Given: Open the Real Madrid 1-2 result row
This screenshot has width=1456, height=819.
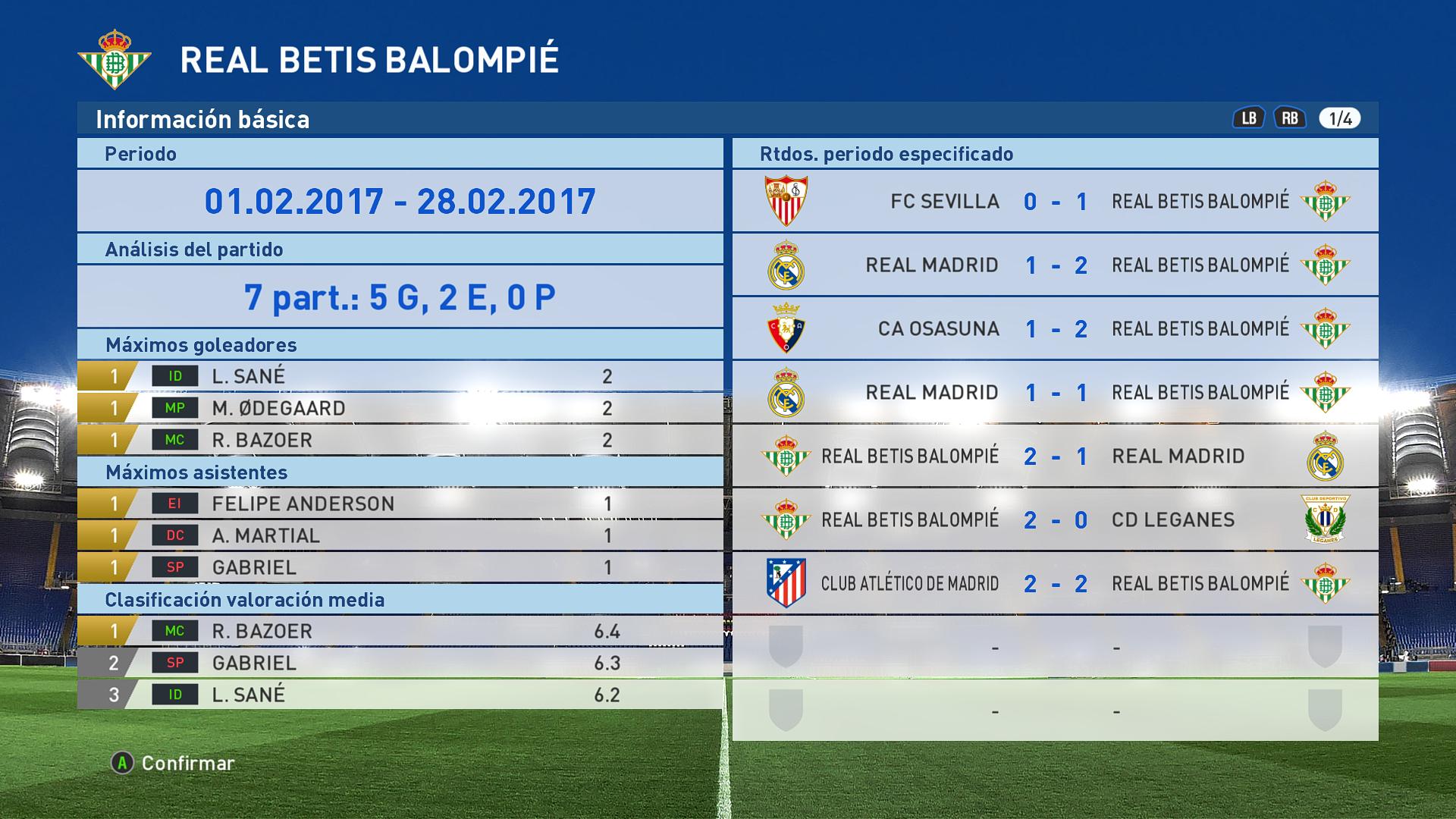Looking at the screenshot, I should click(x=1055, y=265).
